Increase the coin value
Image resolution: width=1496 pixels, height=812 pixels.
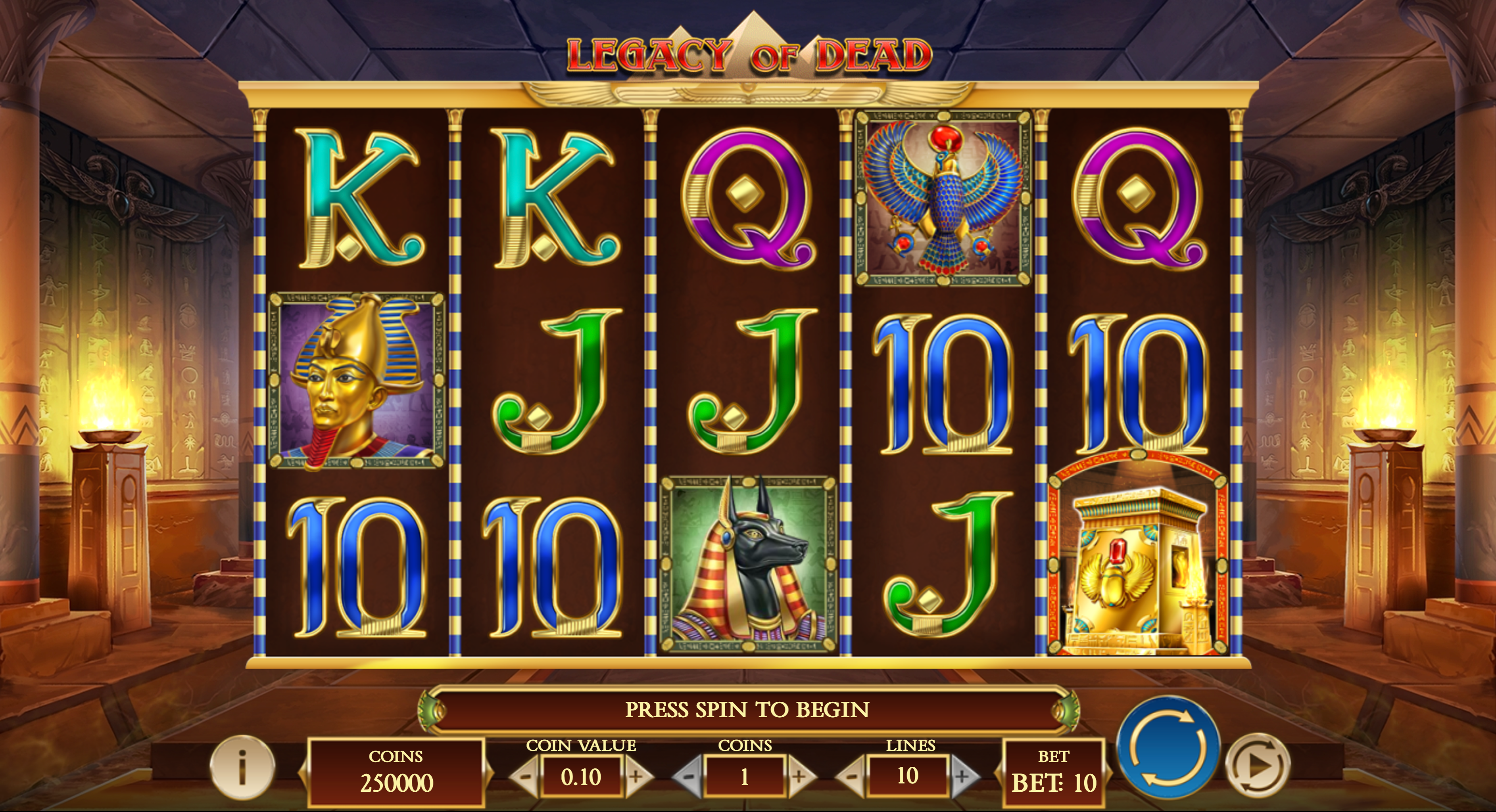click(x=636, y=777)
